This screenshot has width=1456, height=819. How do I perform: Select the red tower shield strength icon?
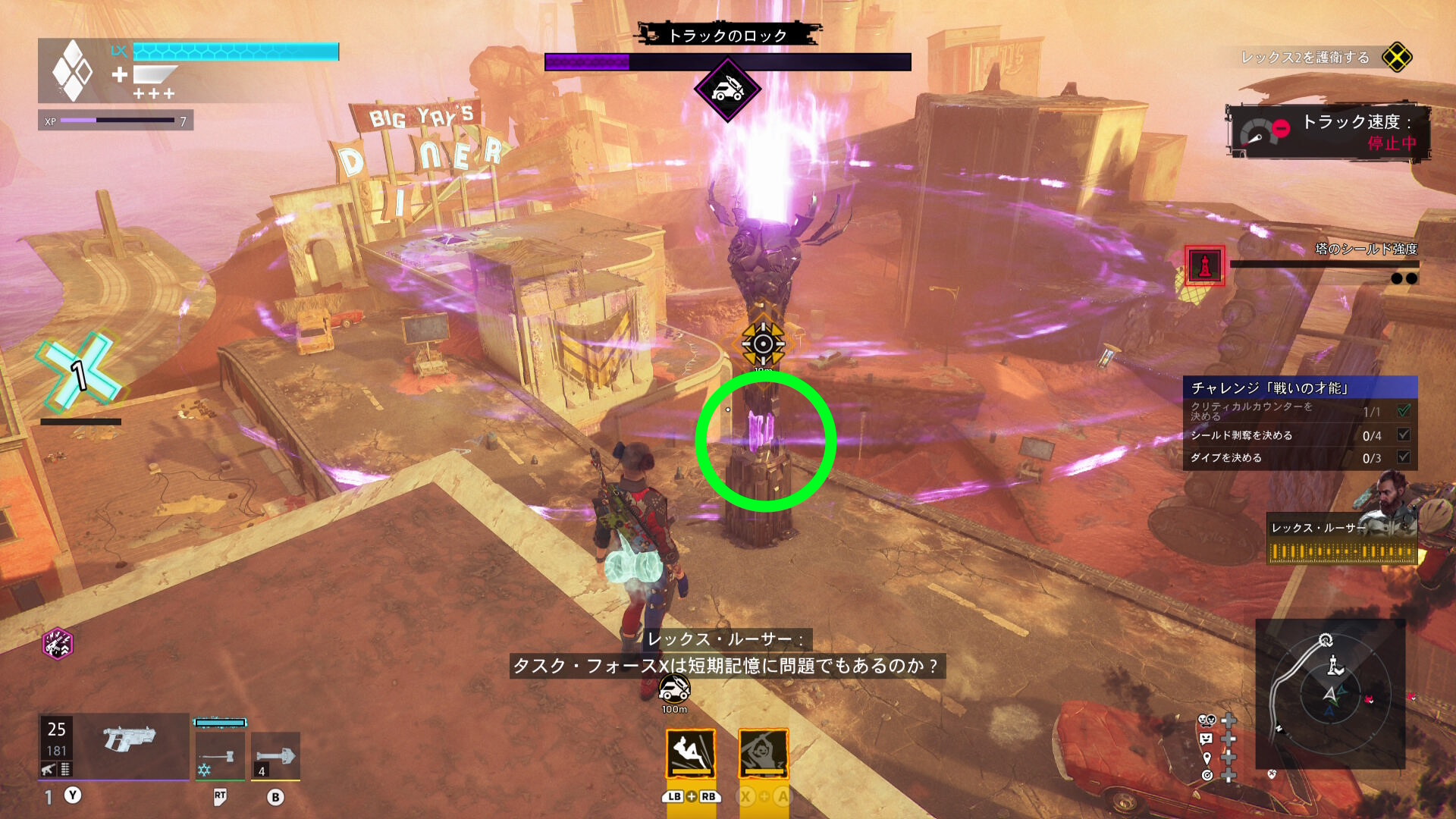(x=1204, y=265)
